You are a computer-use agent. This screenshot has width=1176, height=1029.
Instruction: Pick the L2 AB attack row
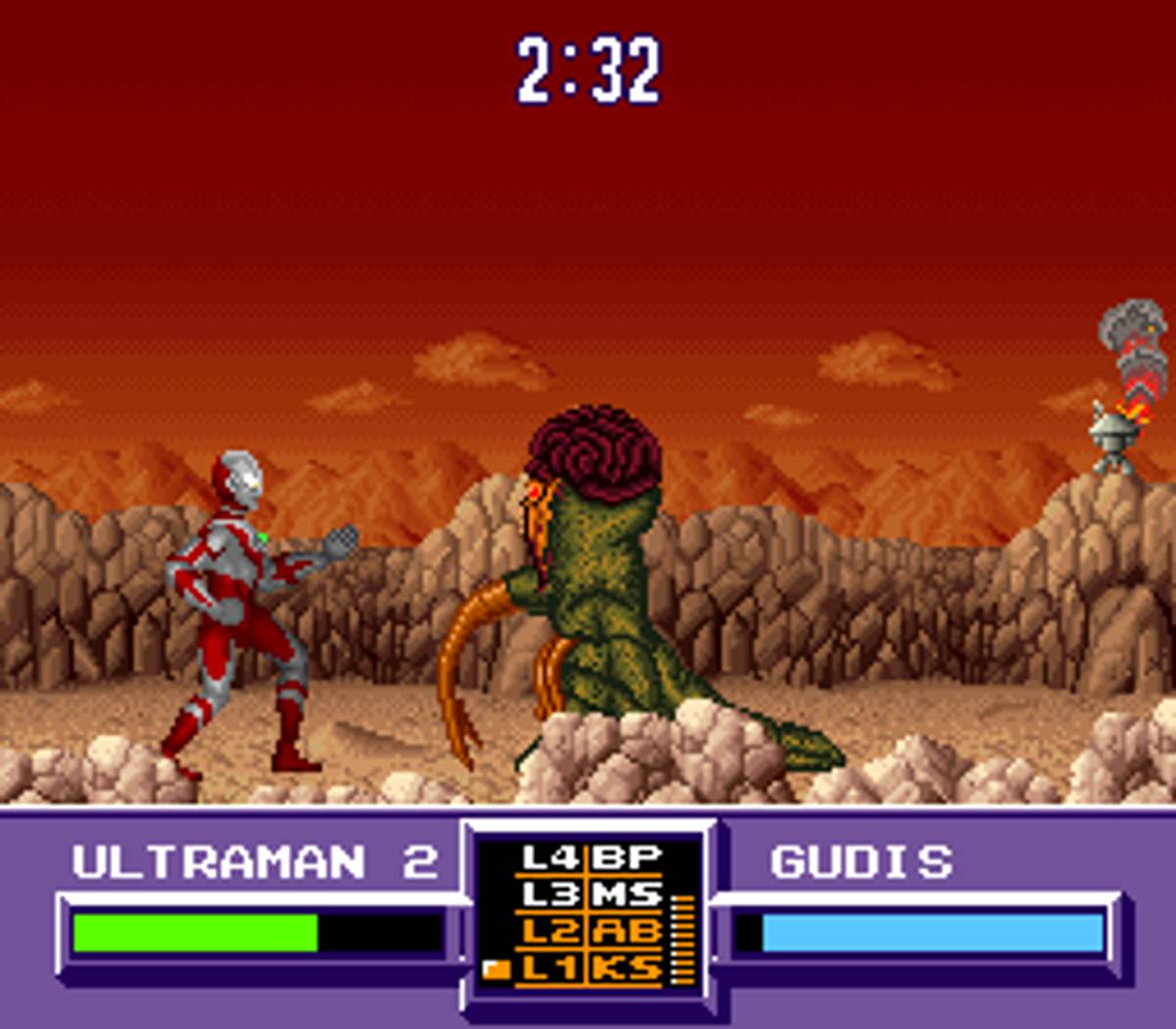tap(591, 931)
